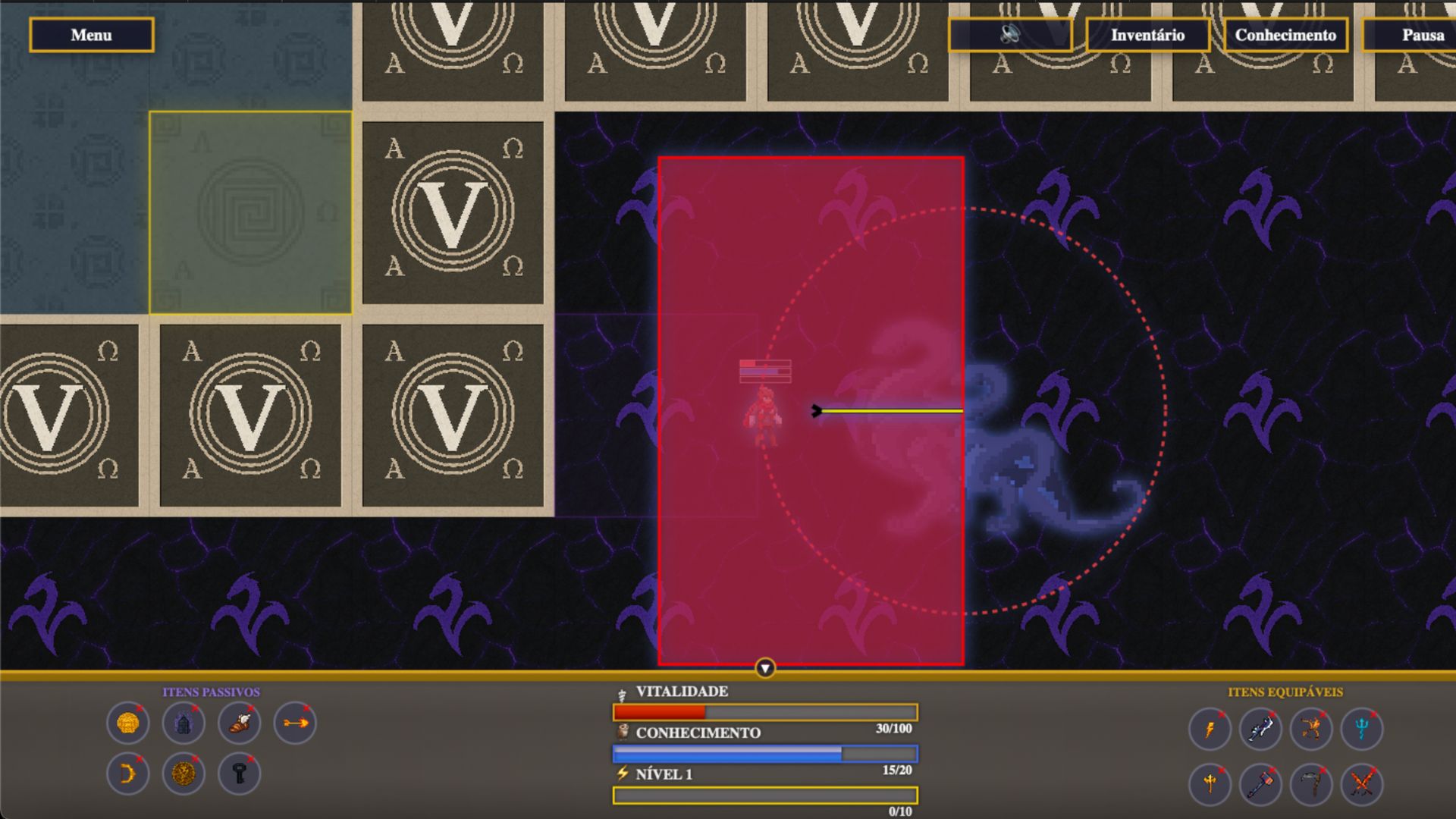Select the golden medallion passive item
This screenshot has width=1456, height=819.
tap(128, 723)
